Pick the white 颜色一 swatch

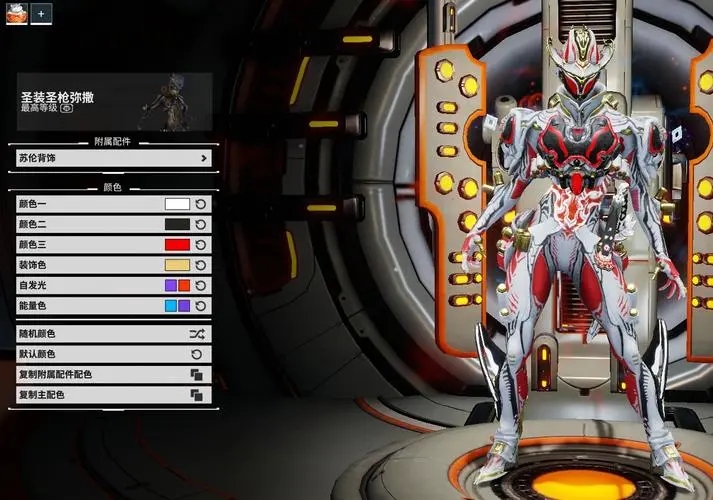(x=177, y=204)
